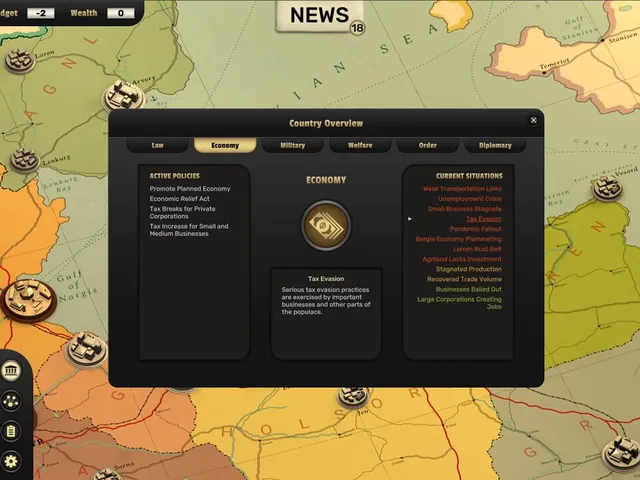Open the gear settings icon
The width and height of the screenshot is (640, 480).
pos(11,462)
